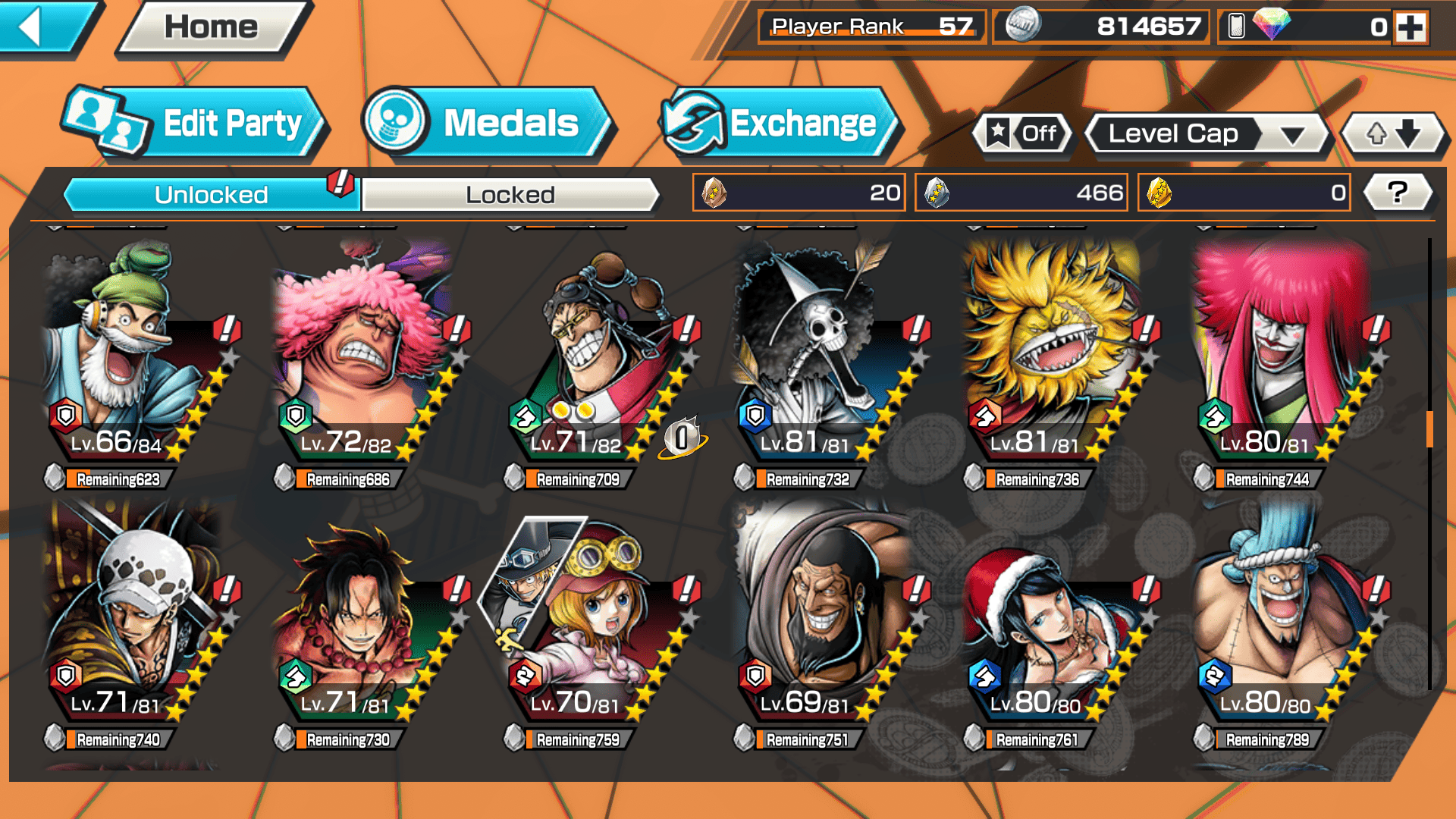Open the question mark help button

tap(1398, 193)
